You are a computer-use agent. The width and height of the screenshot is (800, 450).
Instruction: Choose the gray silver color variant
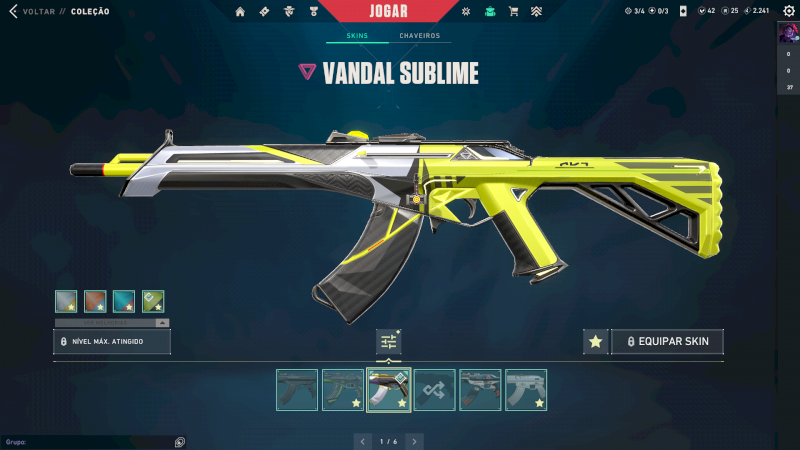(x=66, y=301)
